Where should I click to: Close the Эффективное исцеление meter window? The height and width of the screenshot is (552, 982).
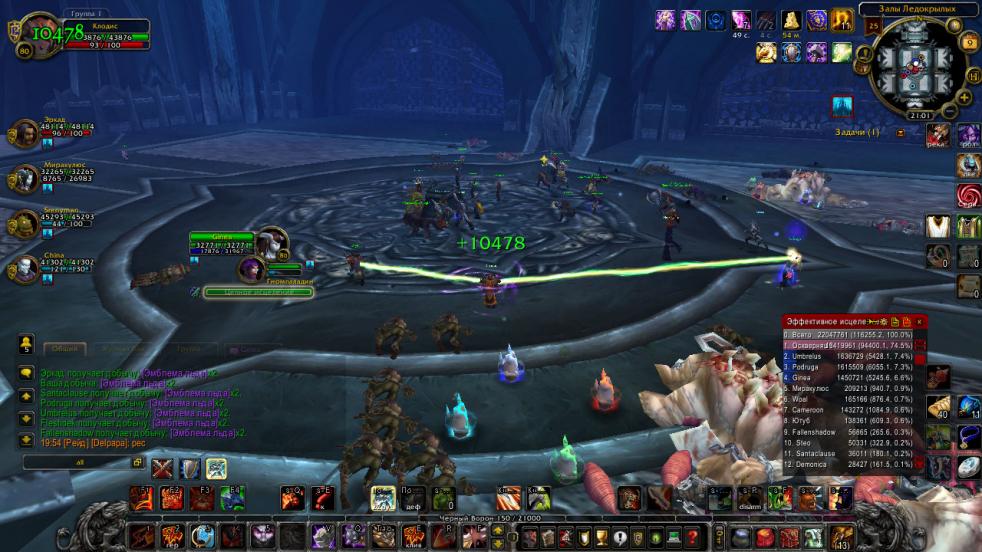[x=919, y=321]
